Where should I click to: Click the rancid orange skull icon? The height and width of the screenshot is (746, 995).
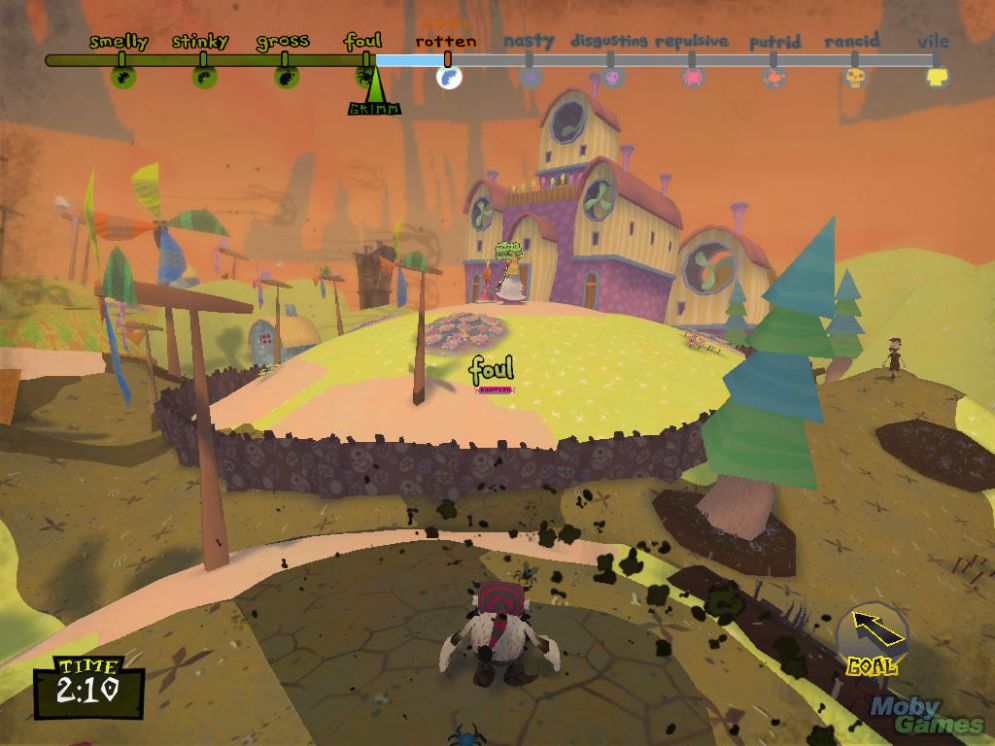pos(855,76)
